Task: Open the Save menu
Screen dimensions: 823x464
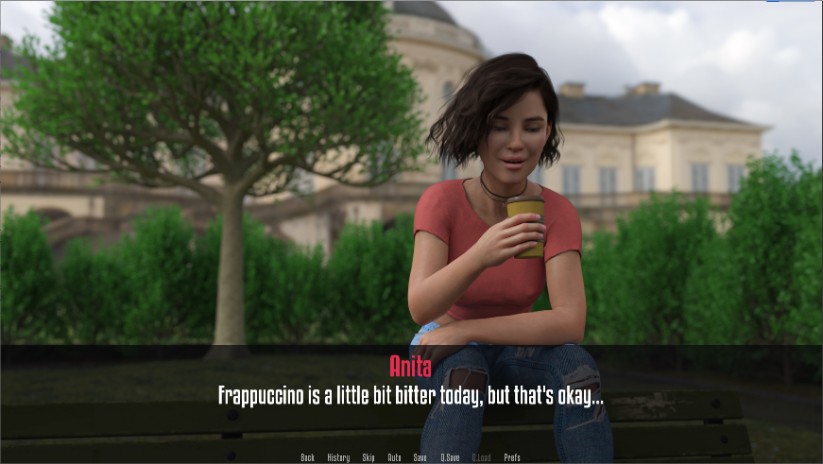Action: click(x=420, y=457)
